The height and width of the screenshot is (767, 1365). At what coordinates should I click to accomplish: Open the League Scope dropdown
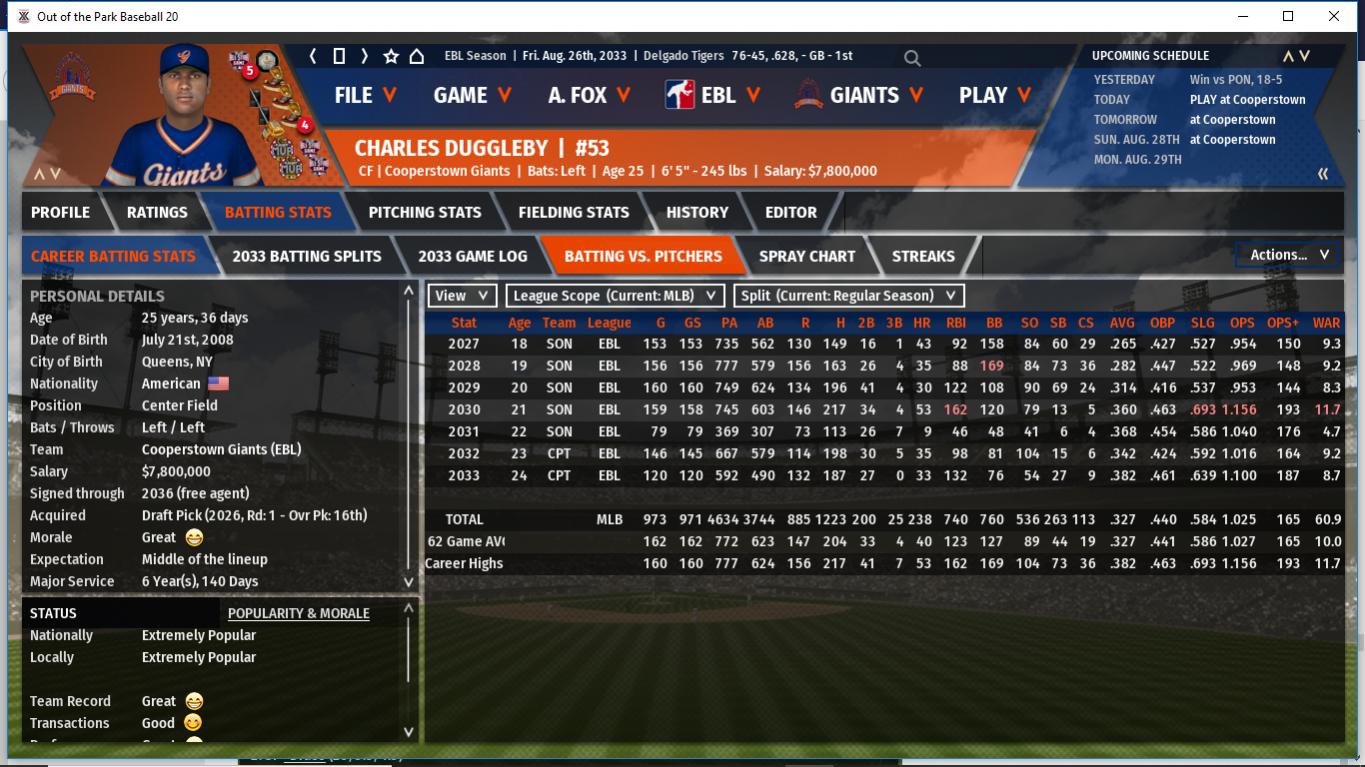tap(615, 296)
